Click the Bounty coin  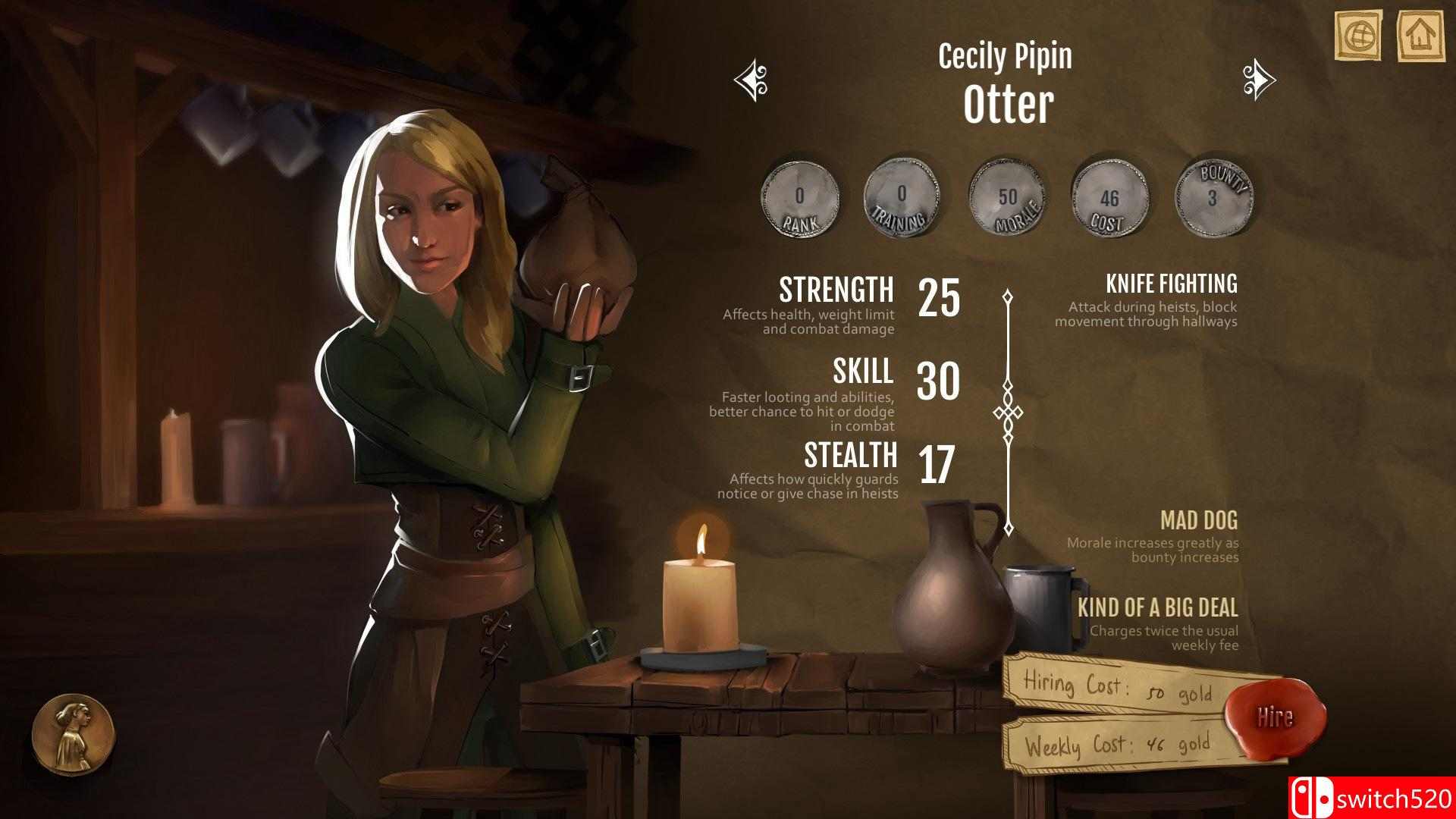pos(1213,197)
